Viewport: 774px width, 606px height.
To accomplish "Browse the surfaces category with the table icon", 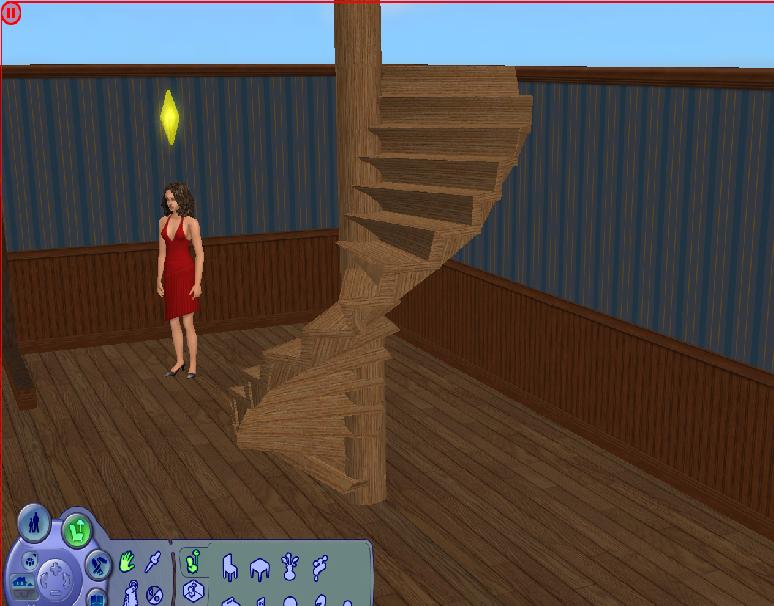I will pos(259,569).
